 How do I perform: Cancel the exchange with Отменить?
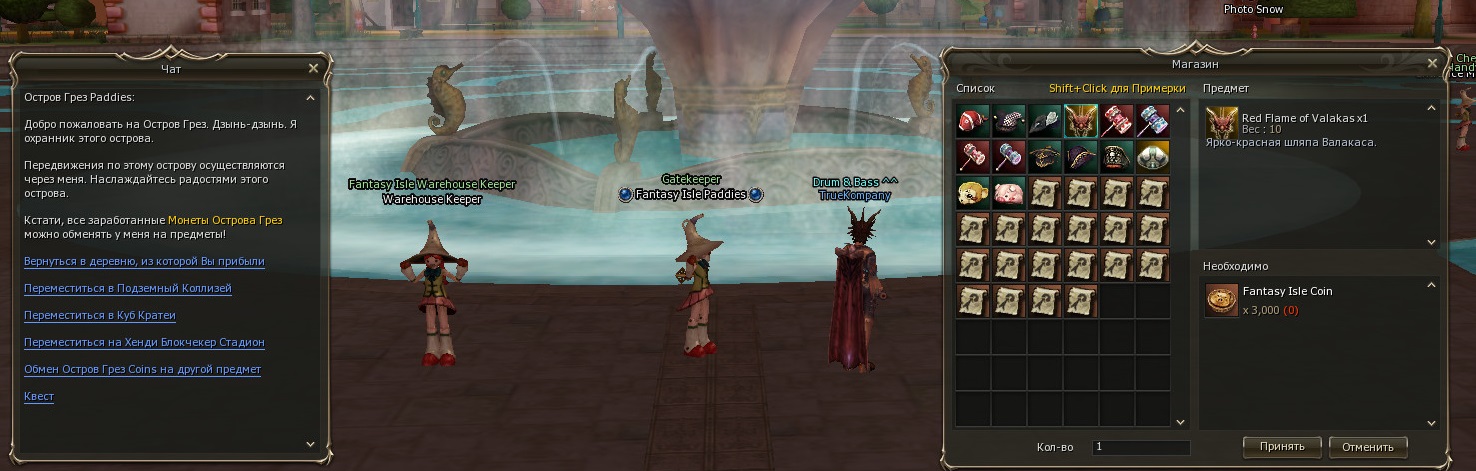[x=1368, y=446]
